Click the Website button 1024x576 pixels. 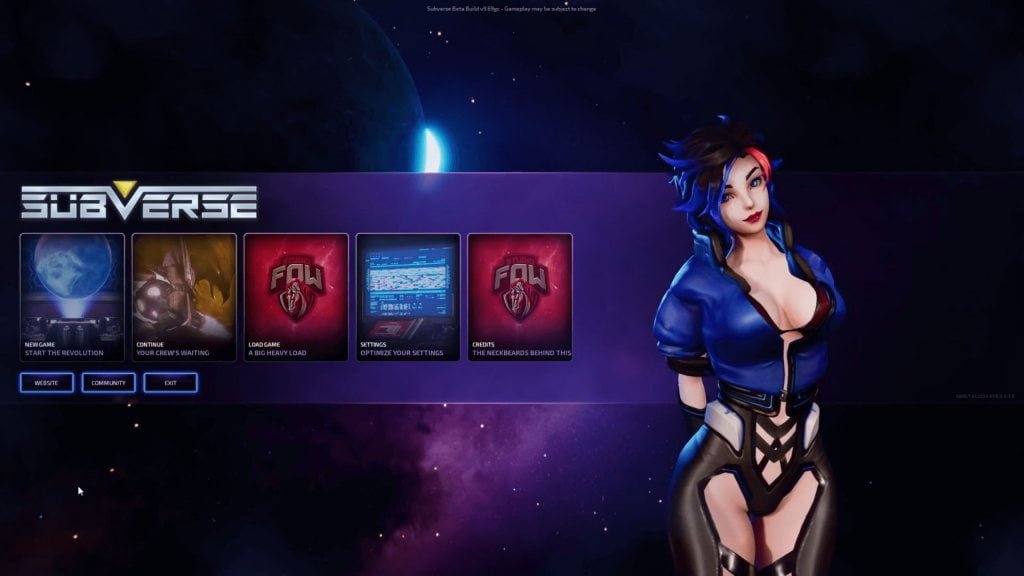[47, 383]
